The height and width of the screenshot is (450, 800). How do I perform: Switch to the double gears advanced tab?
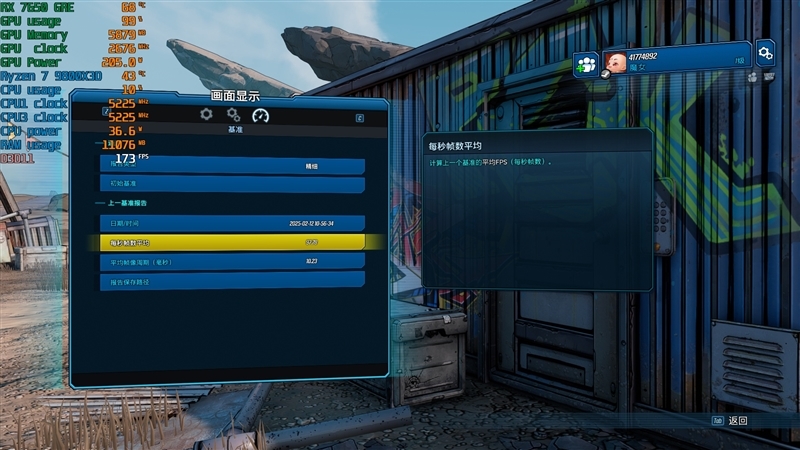tap(233, 114)
